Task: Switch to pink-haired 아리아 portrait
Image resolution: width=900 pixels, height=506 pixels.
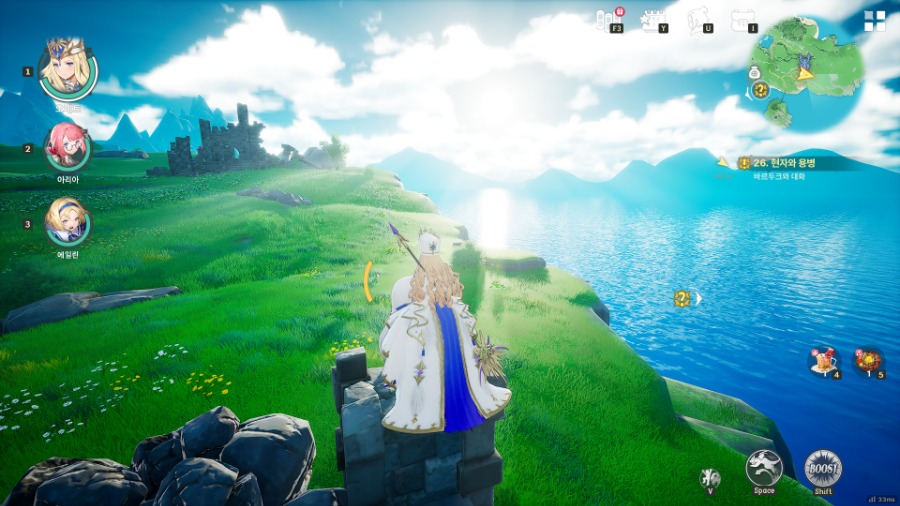Action: (x=68, y=148)
